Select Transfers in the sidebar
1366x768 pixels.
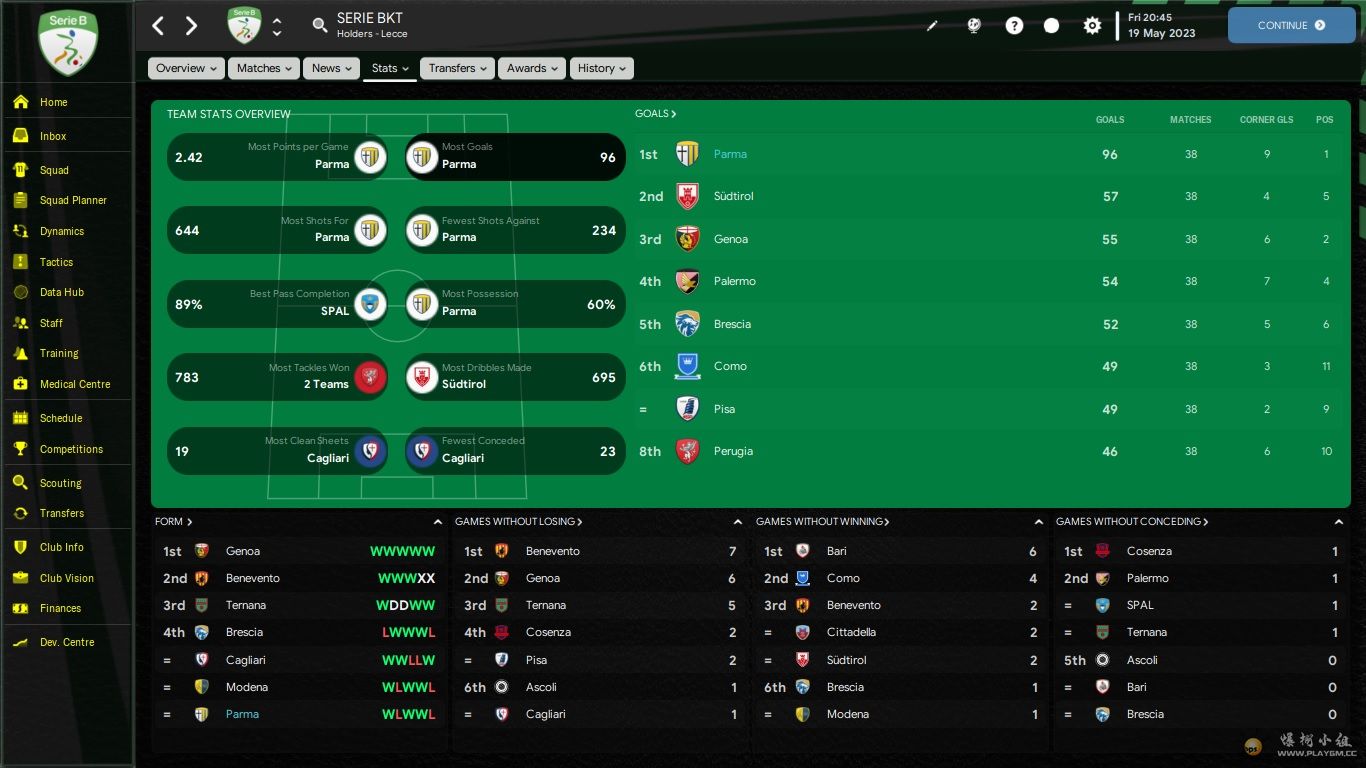[x=62, y=513]
